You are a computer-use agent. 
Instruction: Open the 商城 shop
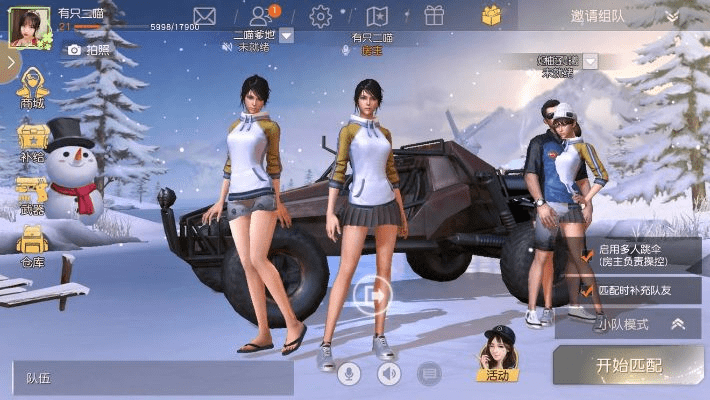pyautogui.click(x=32, y=89)
